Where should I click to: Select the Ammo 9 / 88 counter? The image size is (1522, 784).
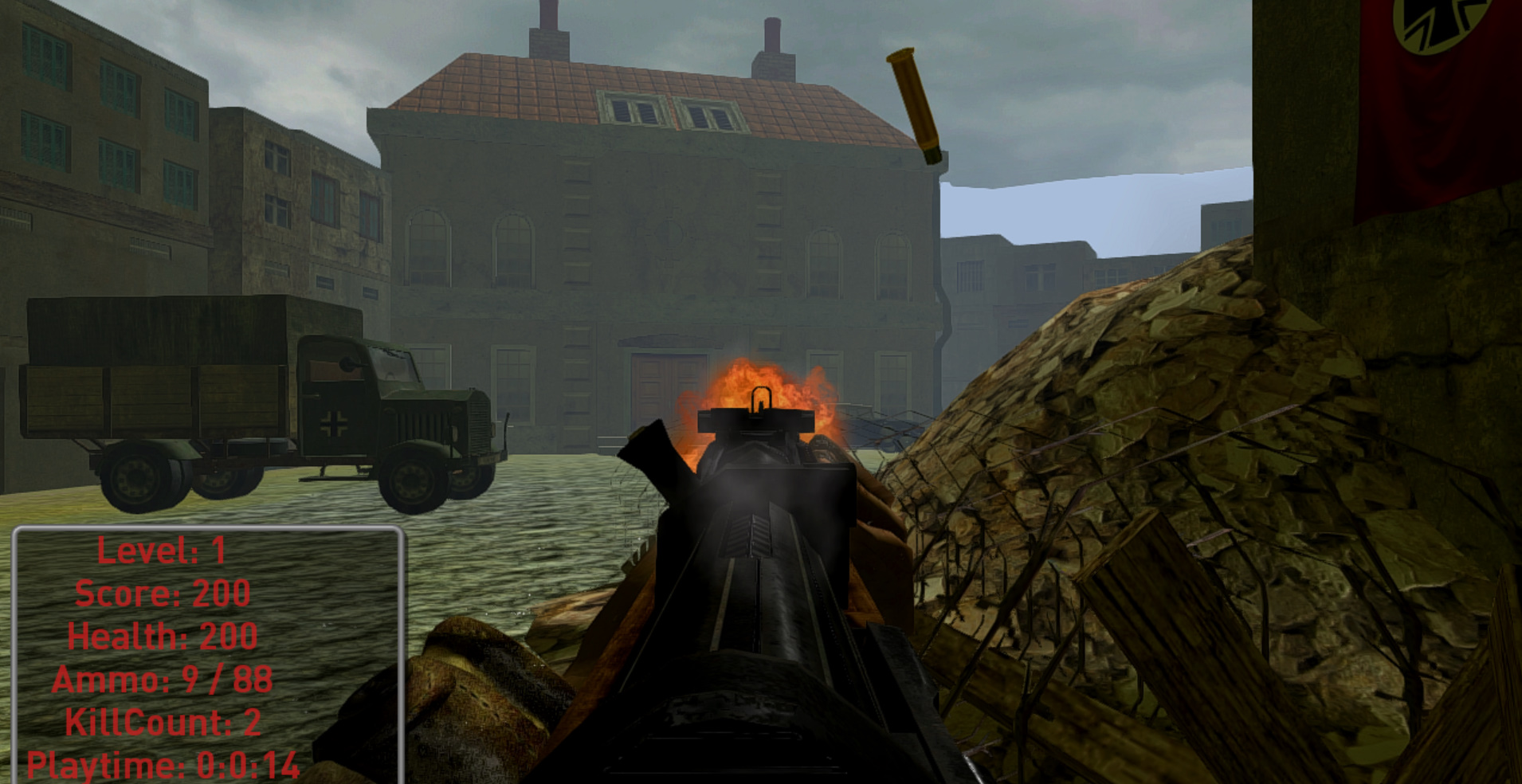coord(163,681)
